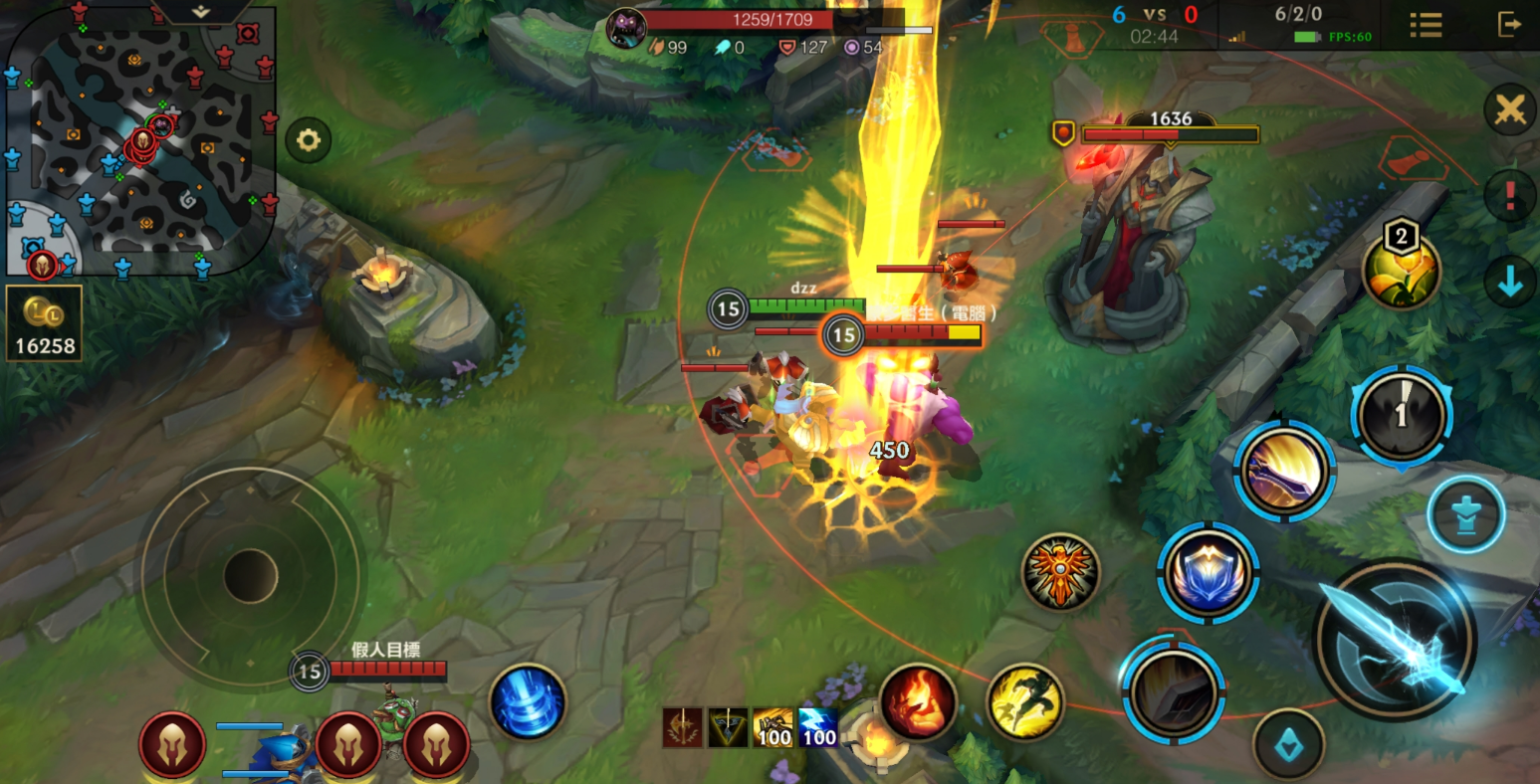Trigger the dark blade ability

[1174, 690]
